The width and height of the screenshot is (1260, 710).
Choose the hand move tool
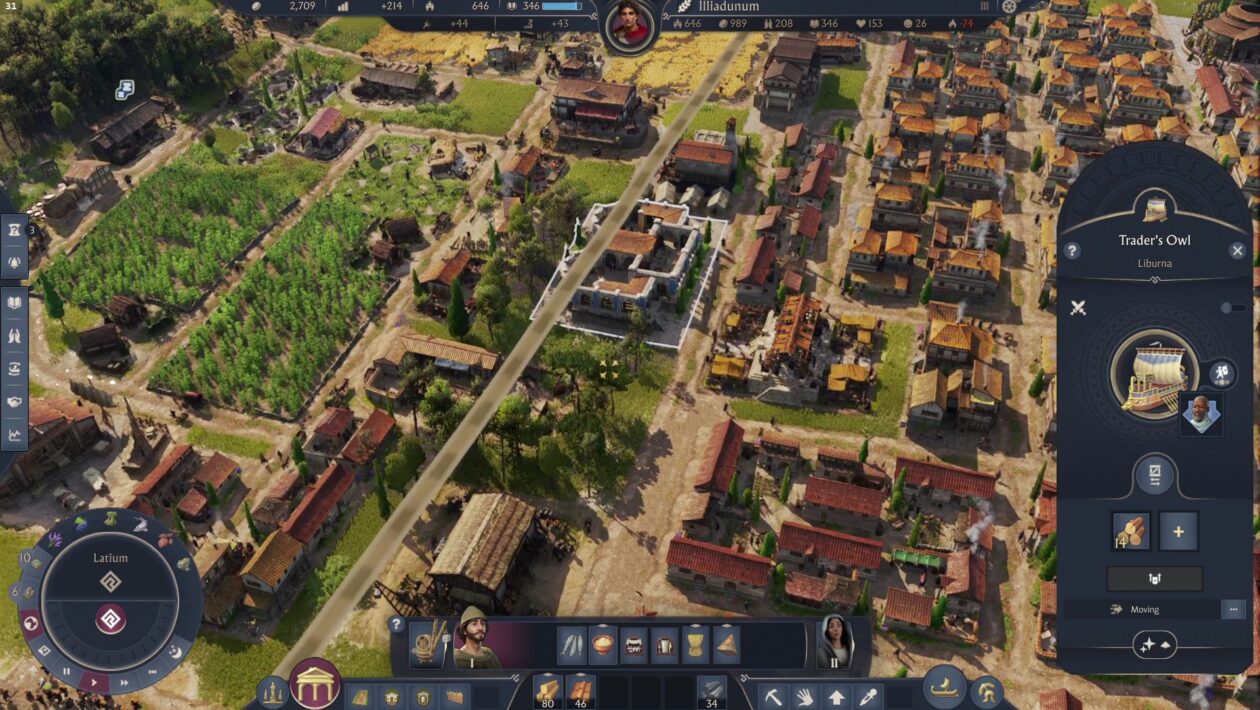805,696
